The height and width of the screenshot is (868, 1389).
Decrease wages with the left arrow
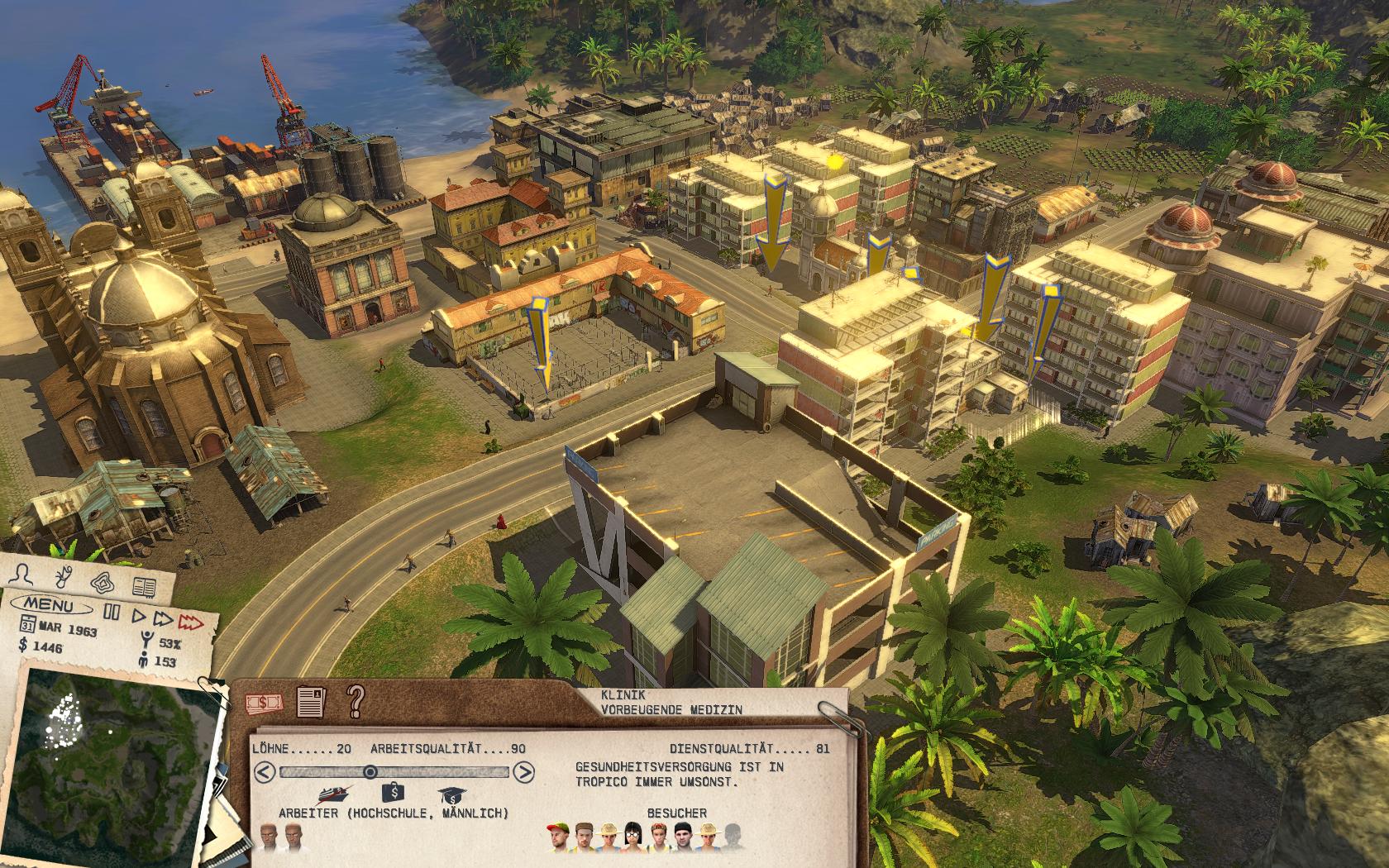click(x=265, y=773)
